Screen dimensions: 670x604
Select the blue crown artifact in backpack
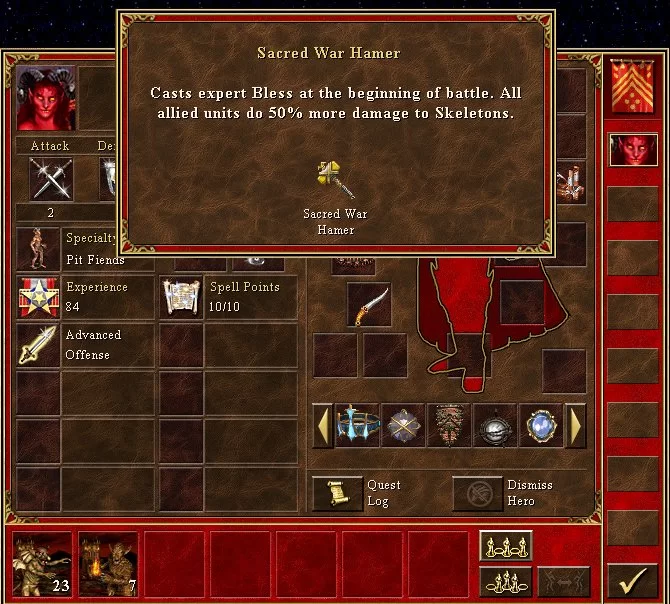click(x=357, y=425)
